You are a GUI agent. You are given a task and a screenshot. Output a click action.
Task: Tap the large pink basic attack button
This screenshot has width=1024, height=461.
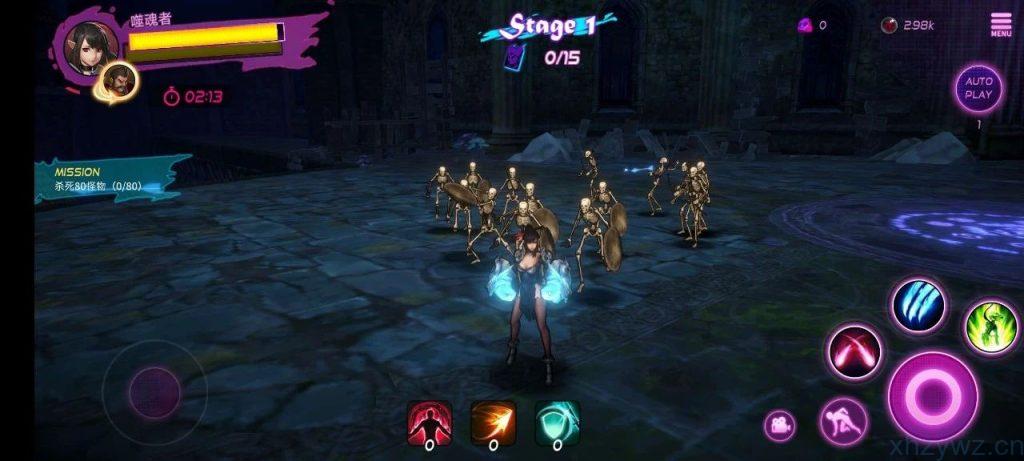point(932,396)
